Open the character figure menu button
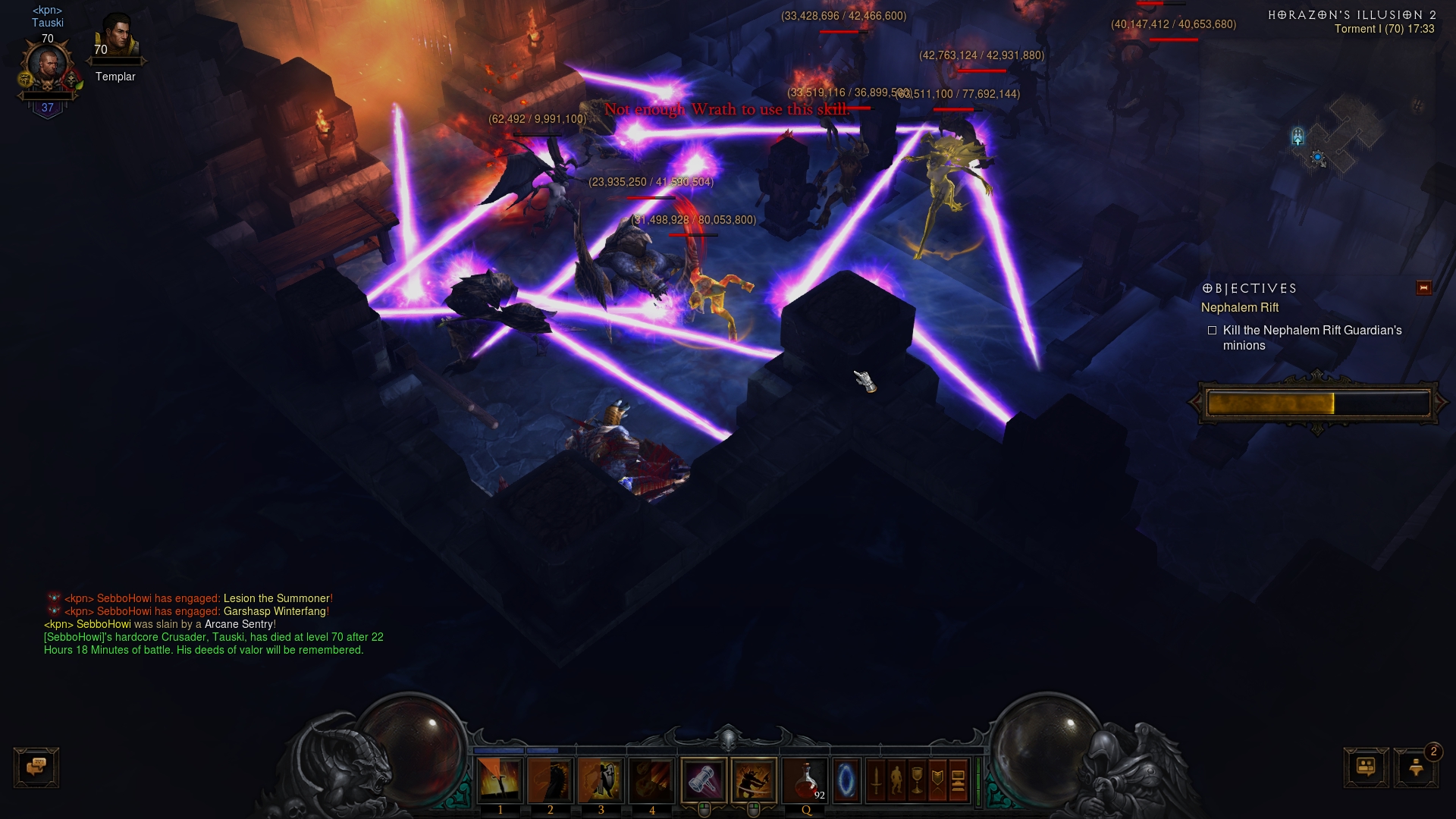This screenshot has height=819, width=1456. tap(896, 780)
